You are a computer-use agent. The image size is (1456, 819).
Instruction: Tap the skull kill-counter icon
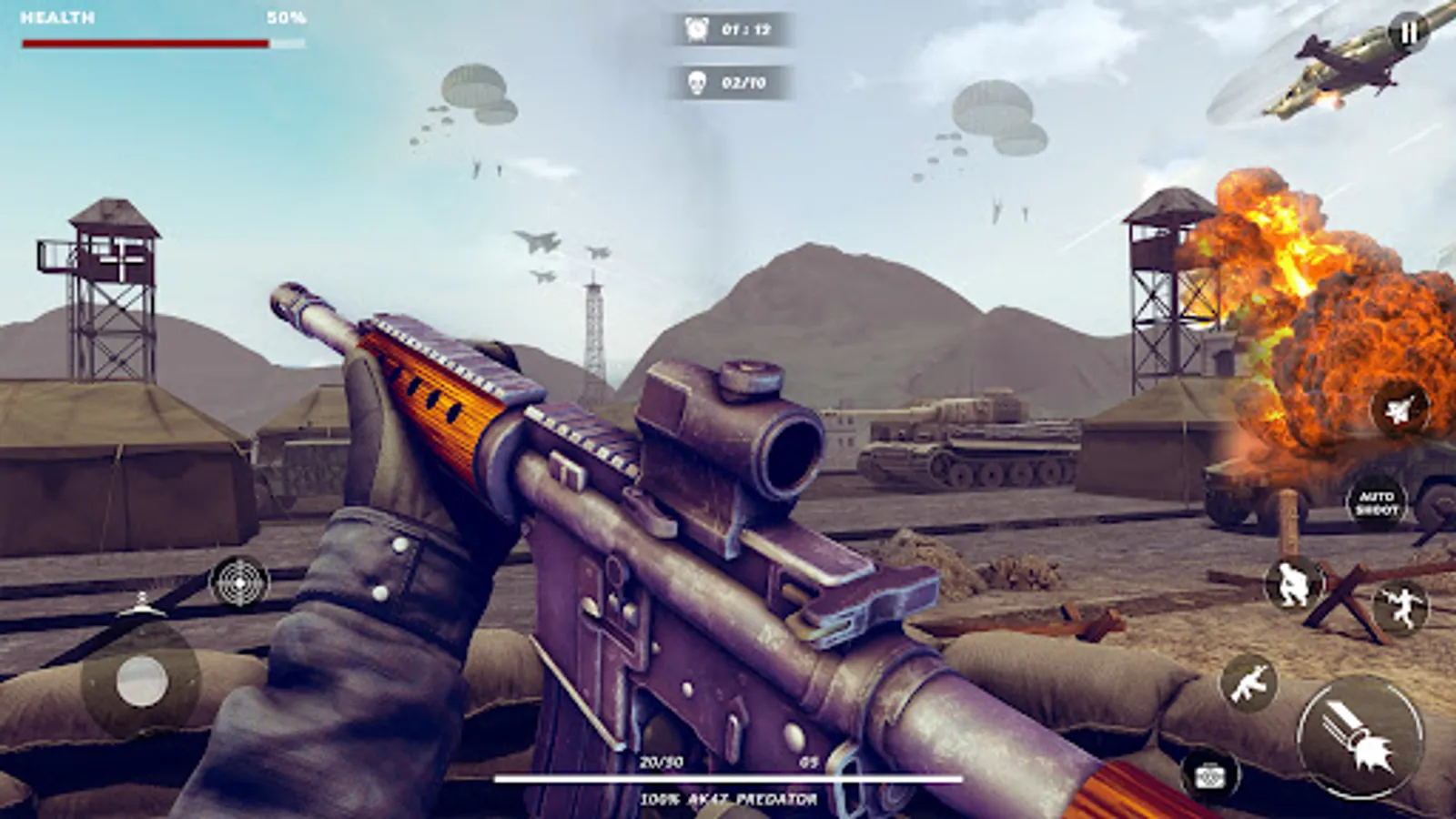(697, 85)
